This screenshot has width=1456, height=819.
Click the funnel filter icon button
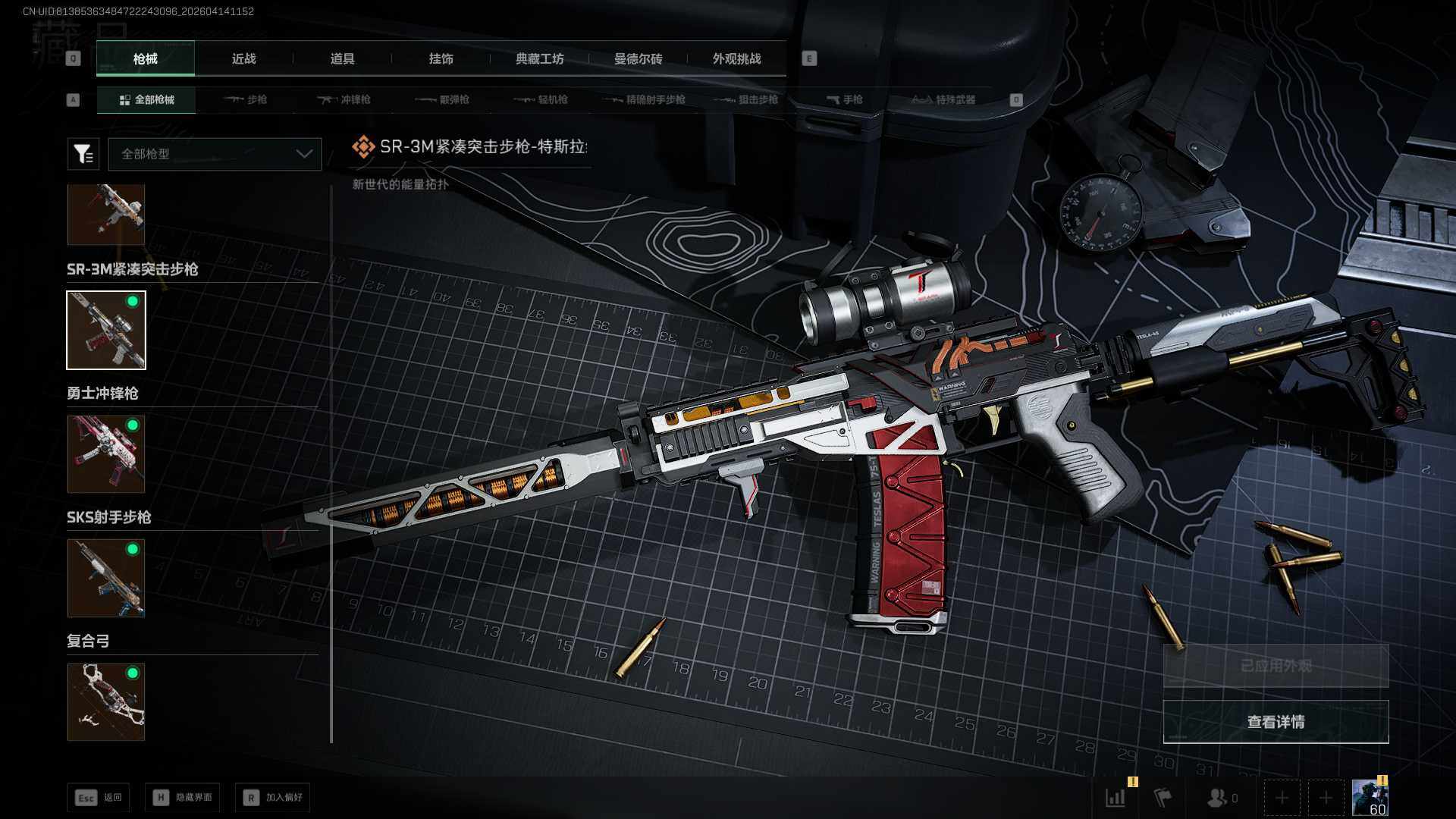(x=83, y=154)
